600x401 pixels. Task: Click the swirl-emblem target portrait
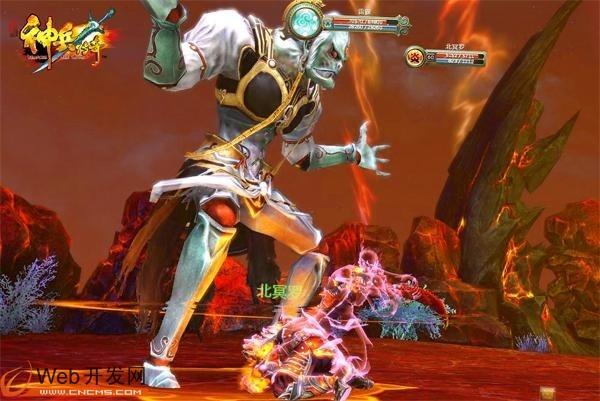[301, 18]
